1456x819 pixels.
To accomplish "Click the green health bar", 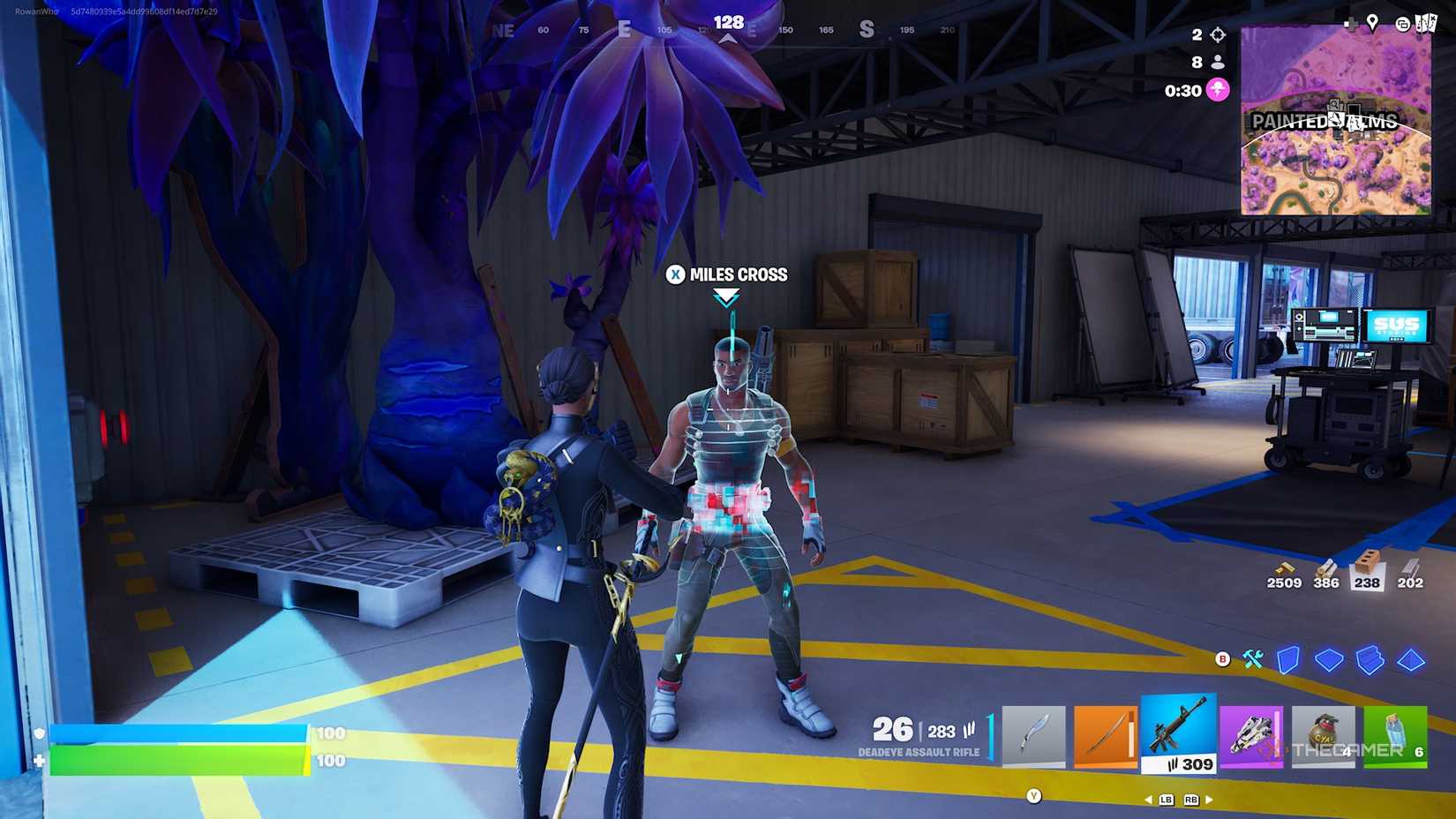I will point(176,757).
